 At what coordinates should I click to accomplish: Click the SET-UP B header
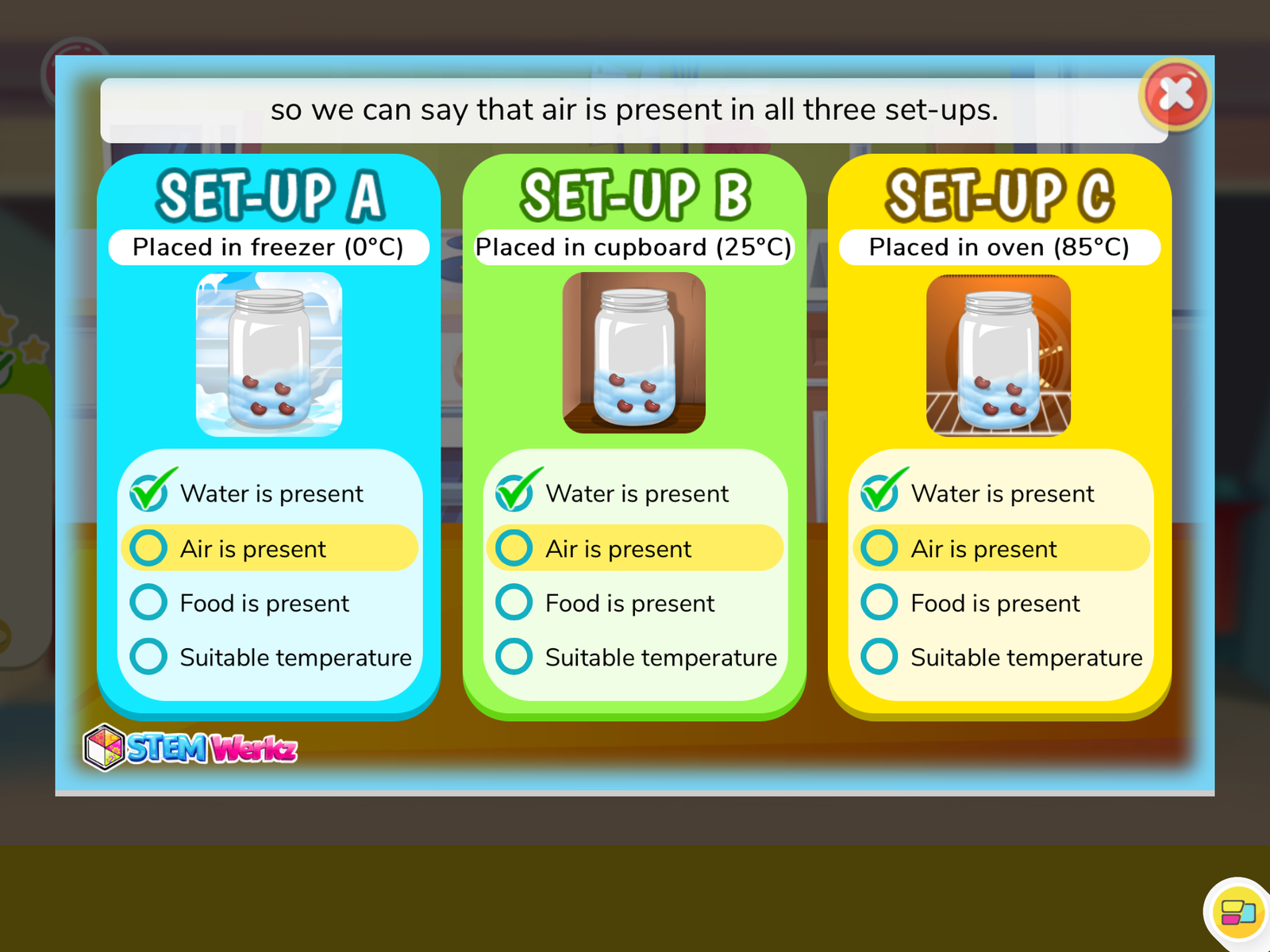click(x=635, y=194)
